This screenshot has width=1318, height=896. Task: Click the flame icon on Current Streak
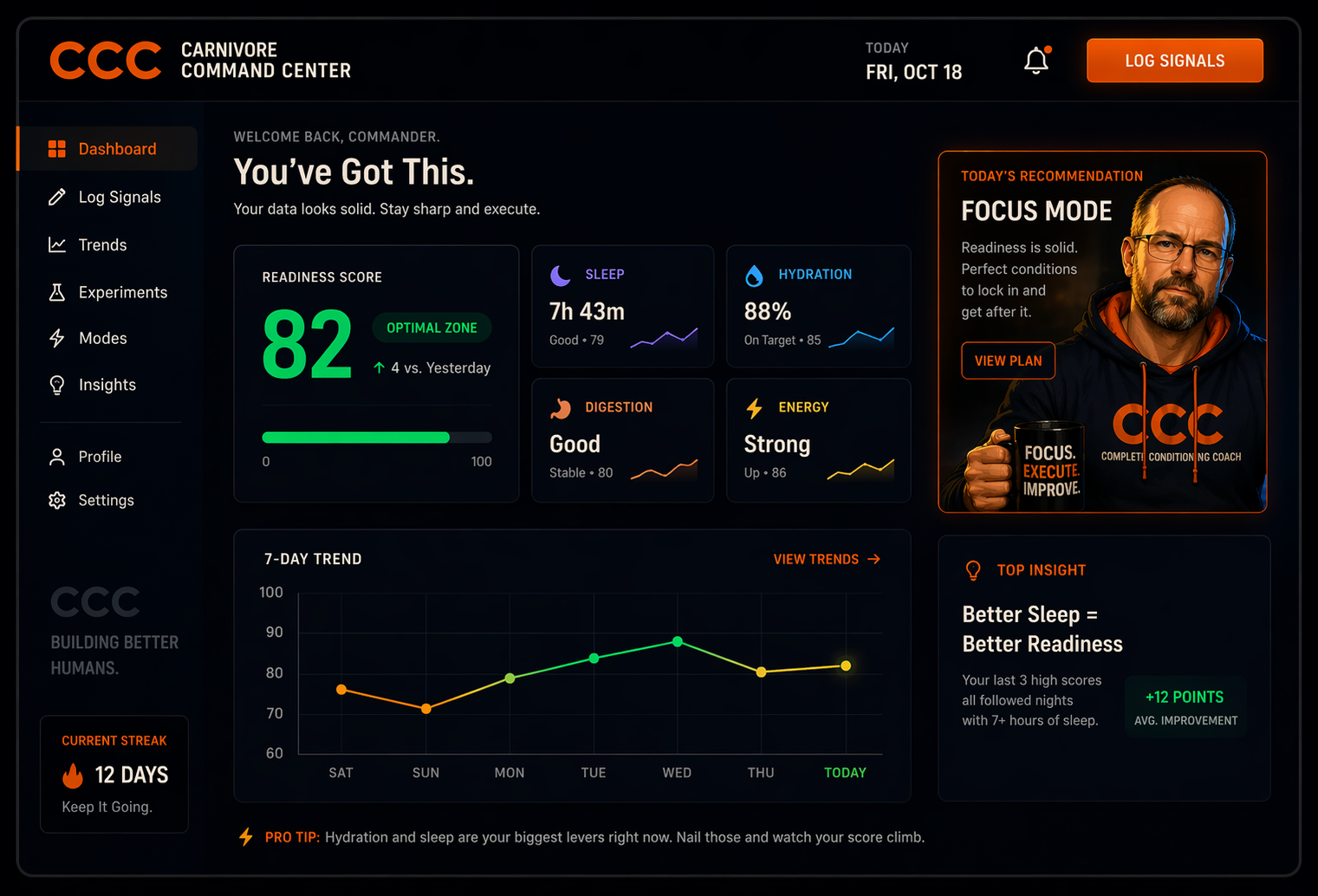point(73,775)
